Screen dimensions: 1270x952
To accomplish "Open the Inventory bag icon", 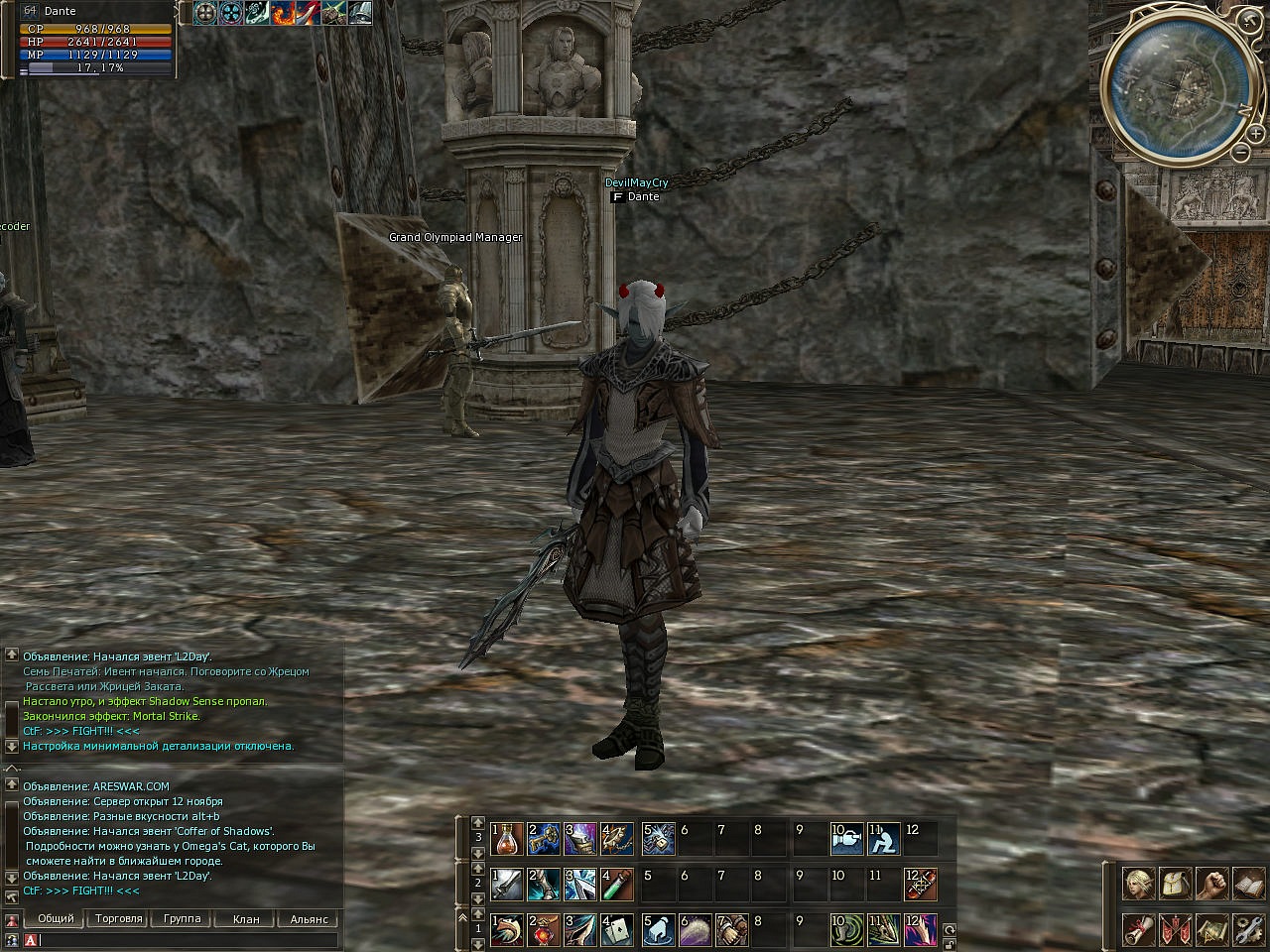I will click(1176, 883).
